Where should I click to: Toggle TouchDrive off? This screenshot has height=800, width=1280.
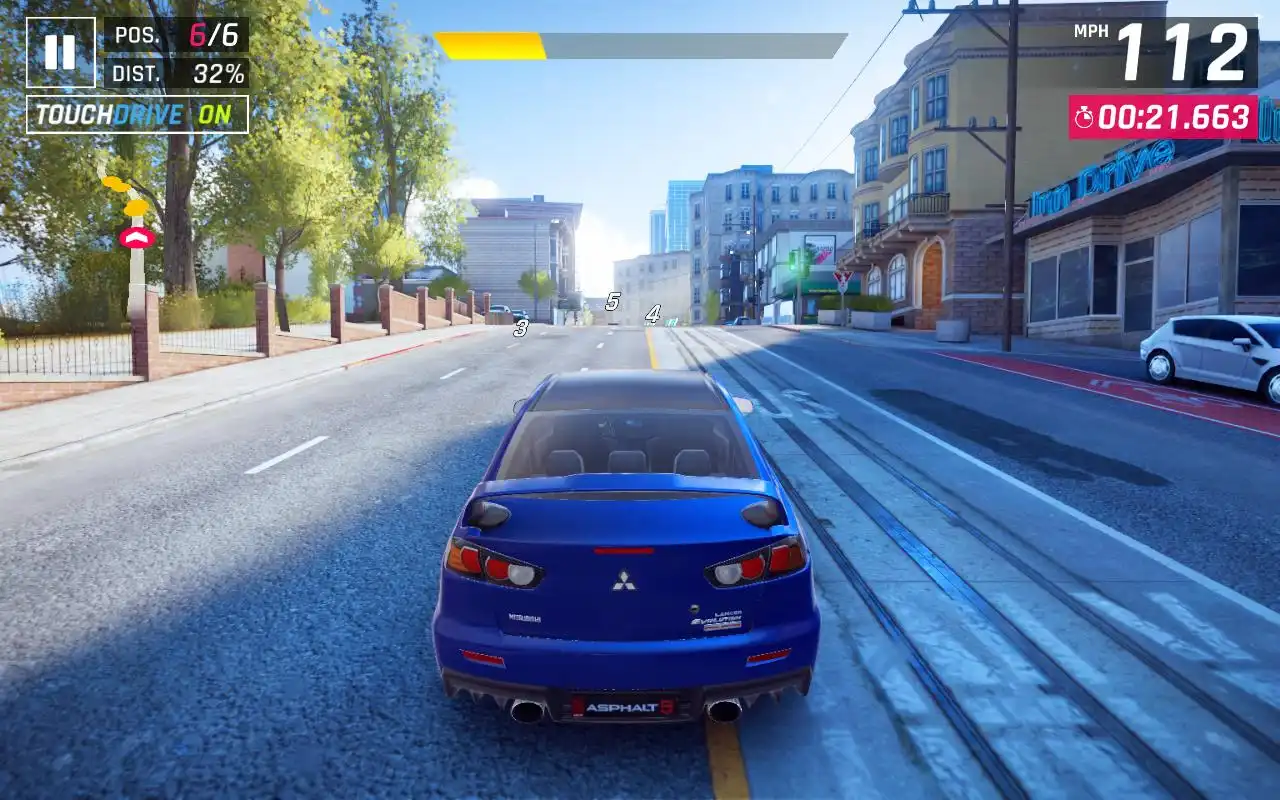137,115
